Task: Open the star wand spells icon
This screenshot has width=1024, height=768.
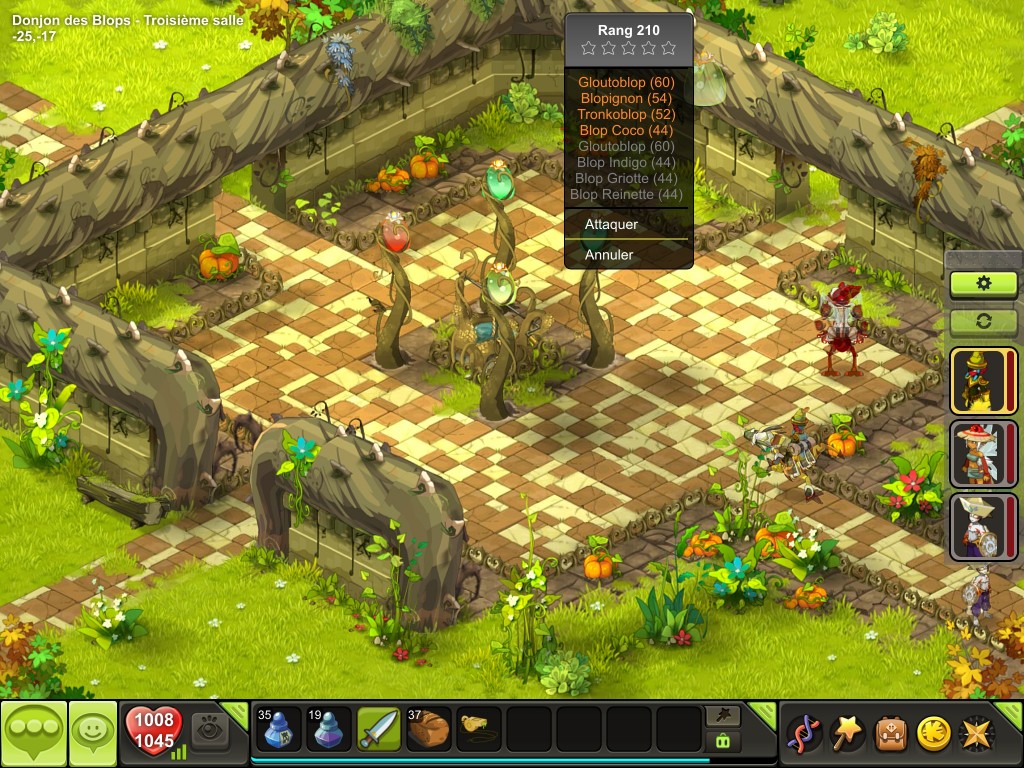Action: [848, 734]
